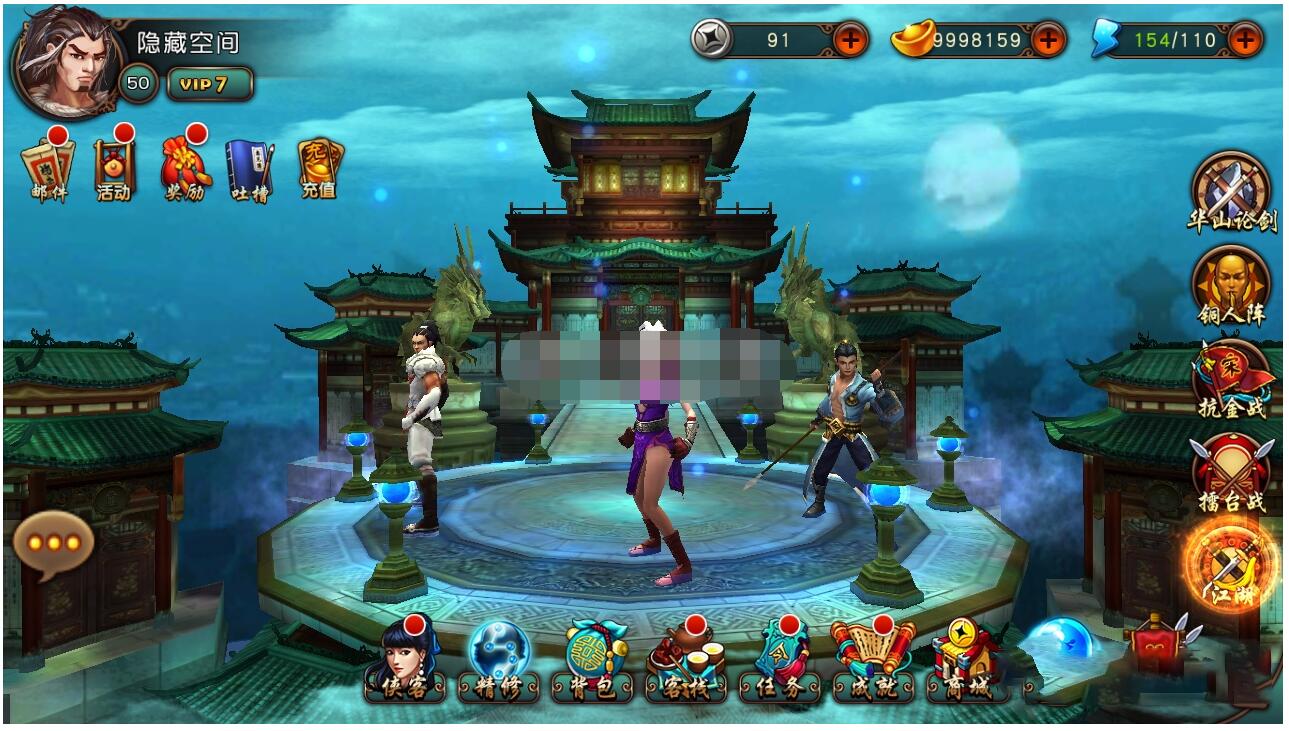Visit the 商城 shop
The image size is (1289, 731).
point(965,662)
